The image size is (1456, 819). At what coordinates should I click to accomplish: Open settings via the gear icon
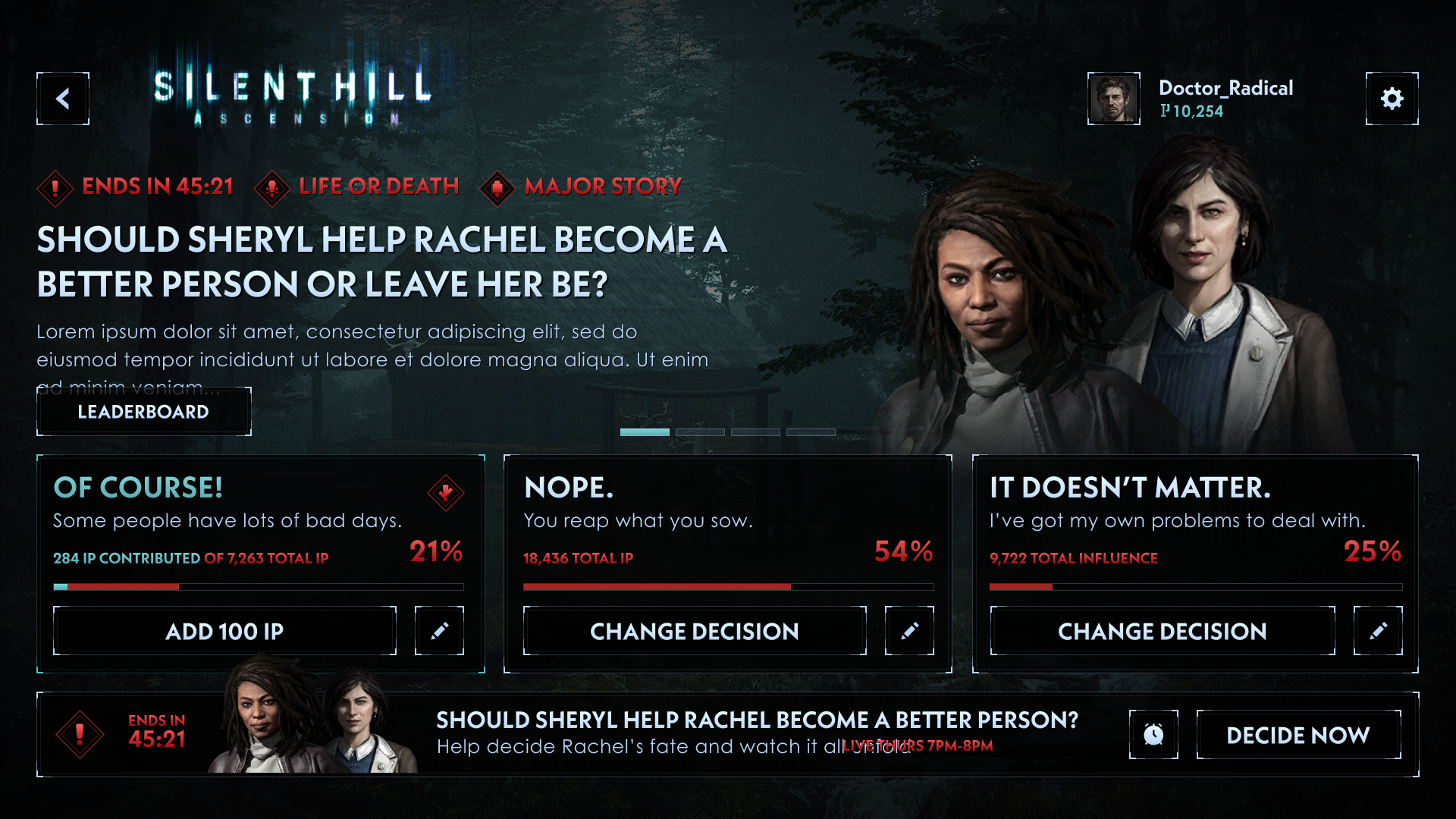(1392, 99)
